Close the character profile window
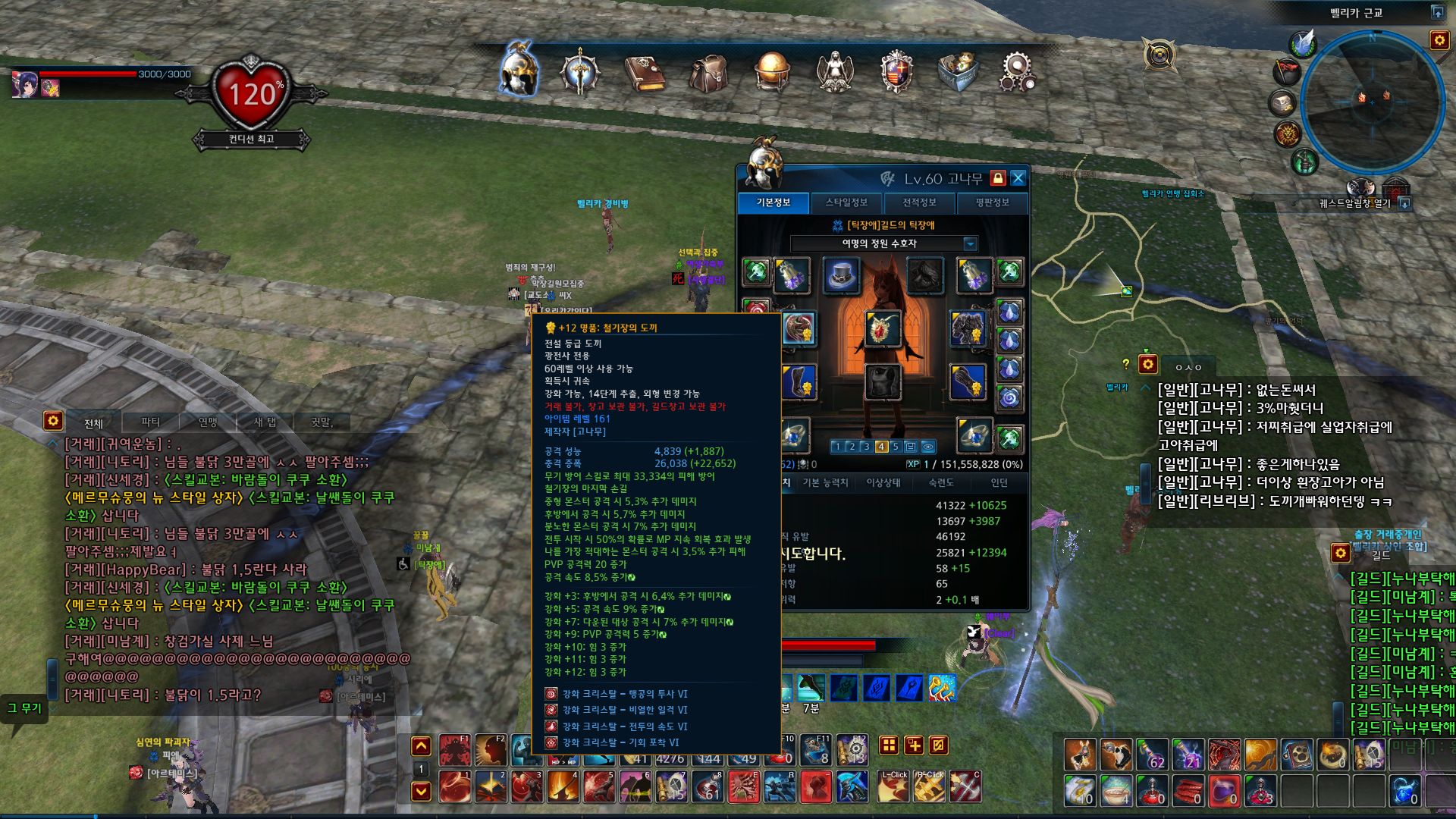1456x819 pixels. click(1018, 178)
